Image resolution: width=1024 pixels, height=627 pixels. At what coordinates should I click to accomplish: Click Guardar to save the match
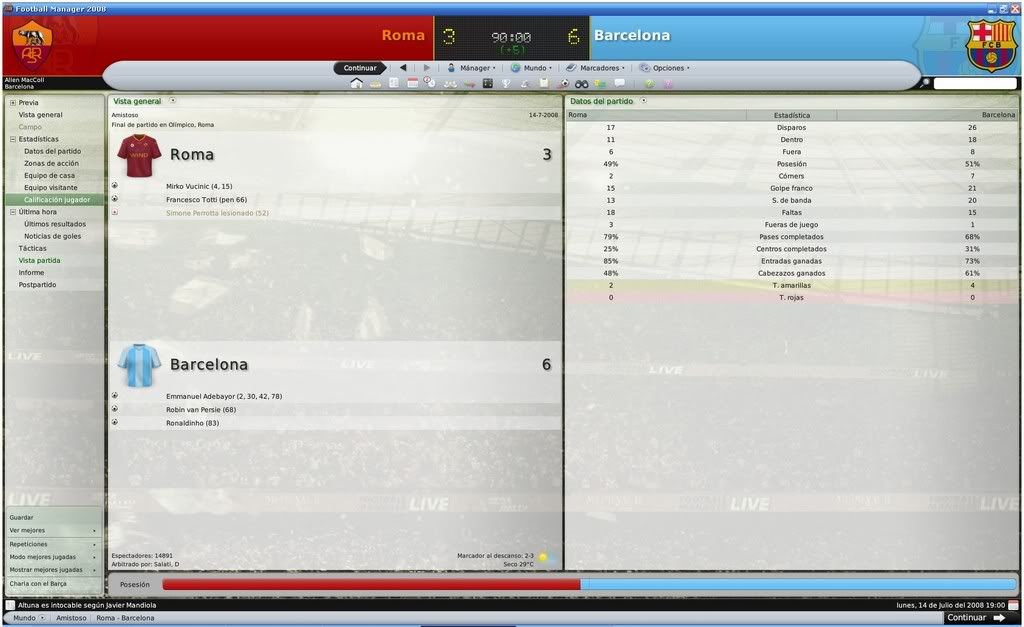(21, 517)
